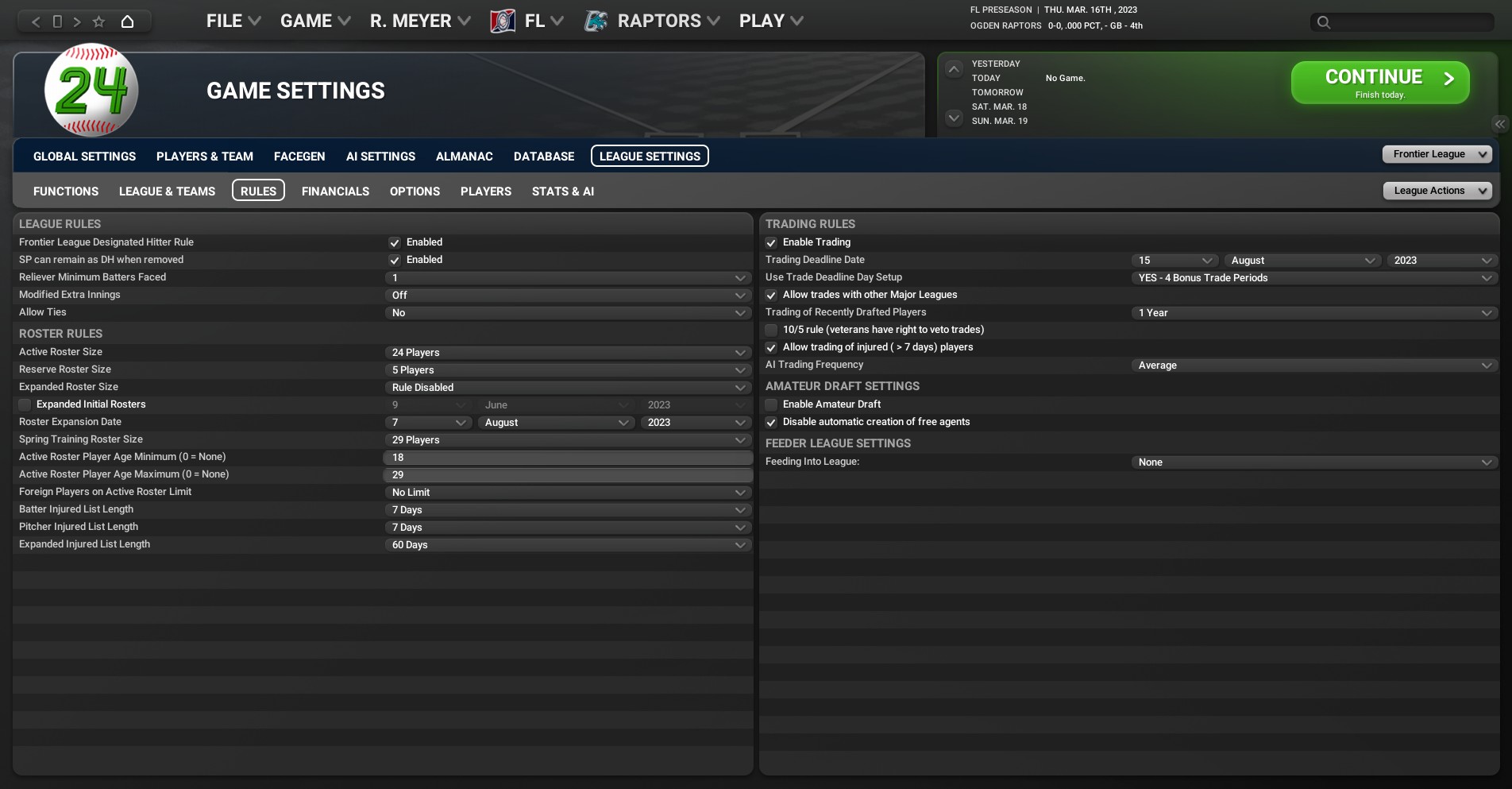Toggle Frontier League Designated Hitter Rule checkbox
The height and width of the screenshot is (789, 1512).
click(395, 242)
